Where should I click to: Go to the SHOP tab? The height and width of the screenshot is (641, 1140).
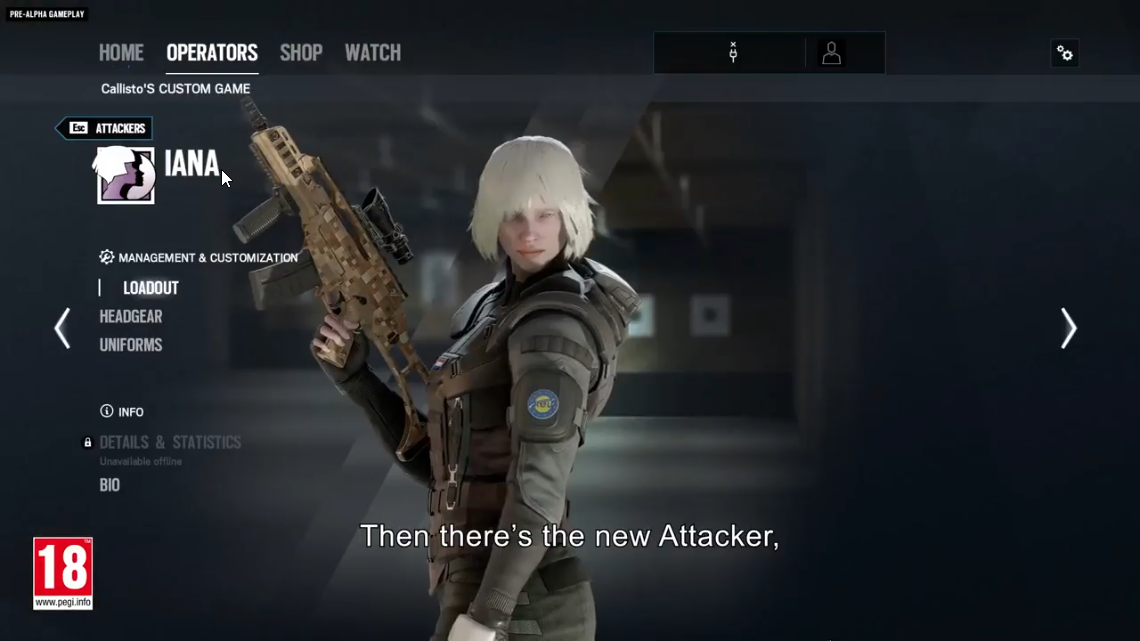coord(301,53)
